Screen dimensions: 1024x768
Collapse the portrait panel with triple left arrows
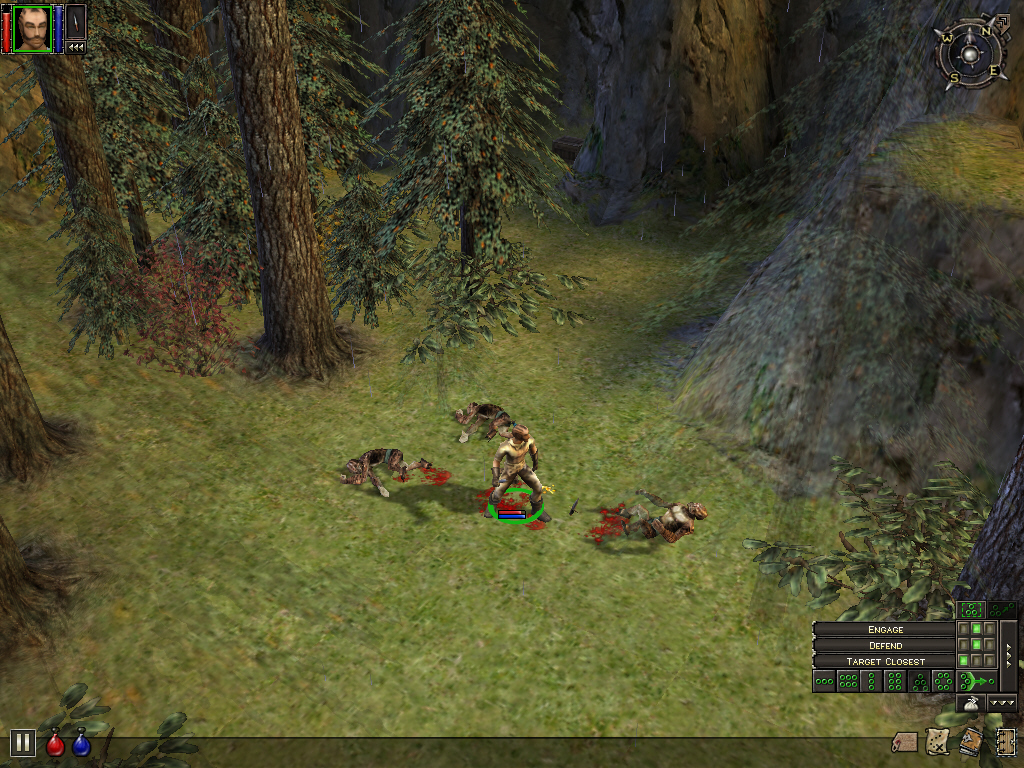coord(76,47)
